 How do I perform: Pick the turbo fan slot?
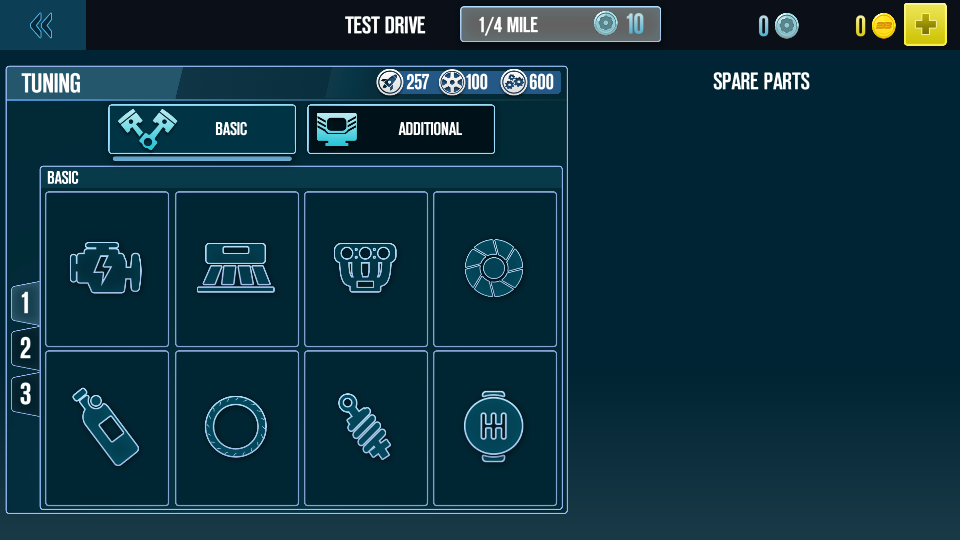pos(495,269)
